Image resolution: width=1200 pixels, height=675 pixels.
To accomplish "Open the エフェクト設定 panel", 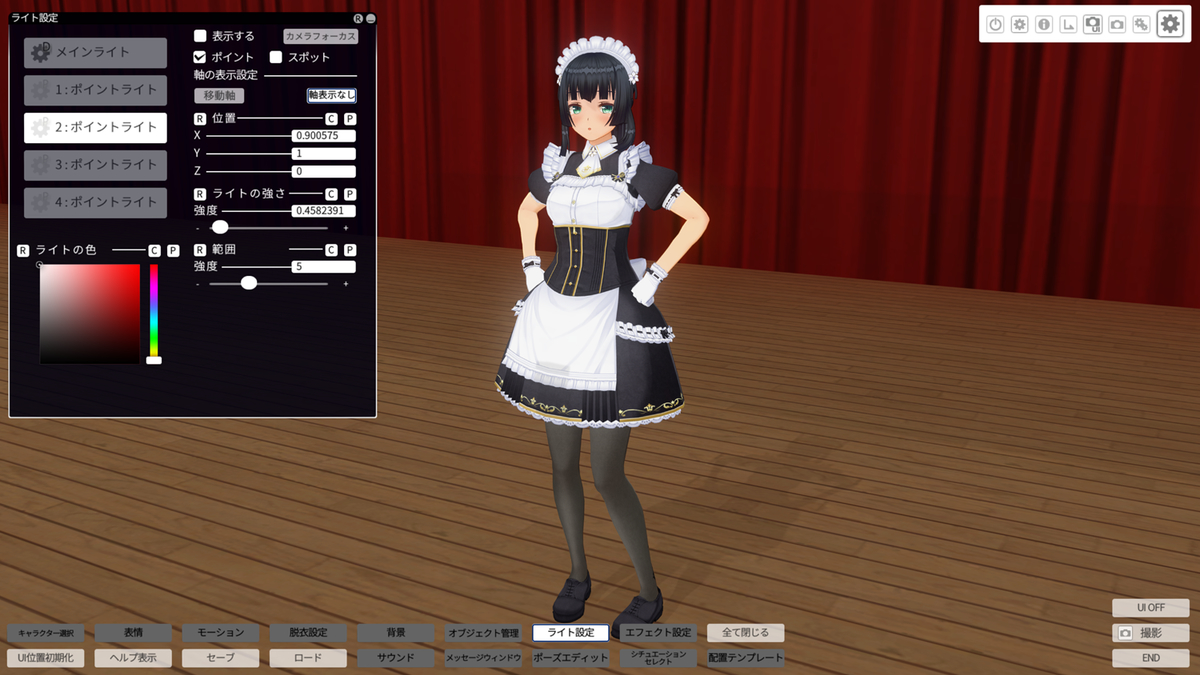I will click(658, 633).
